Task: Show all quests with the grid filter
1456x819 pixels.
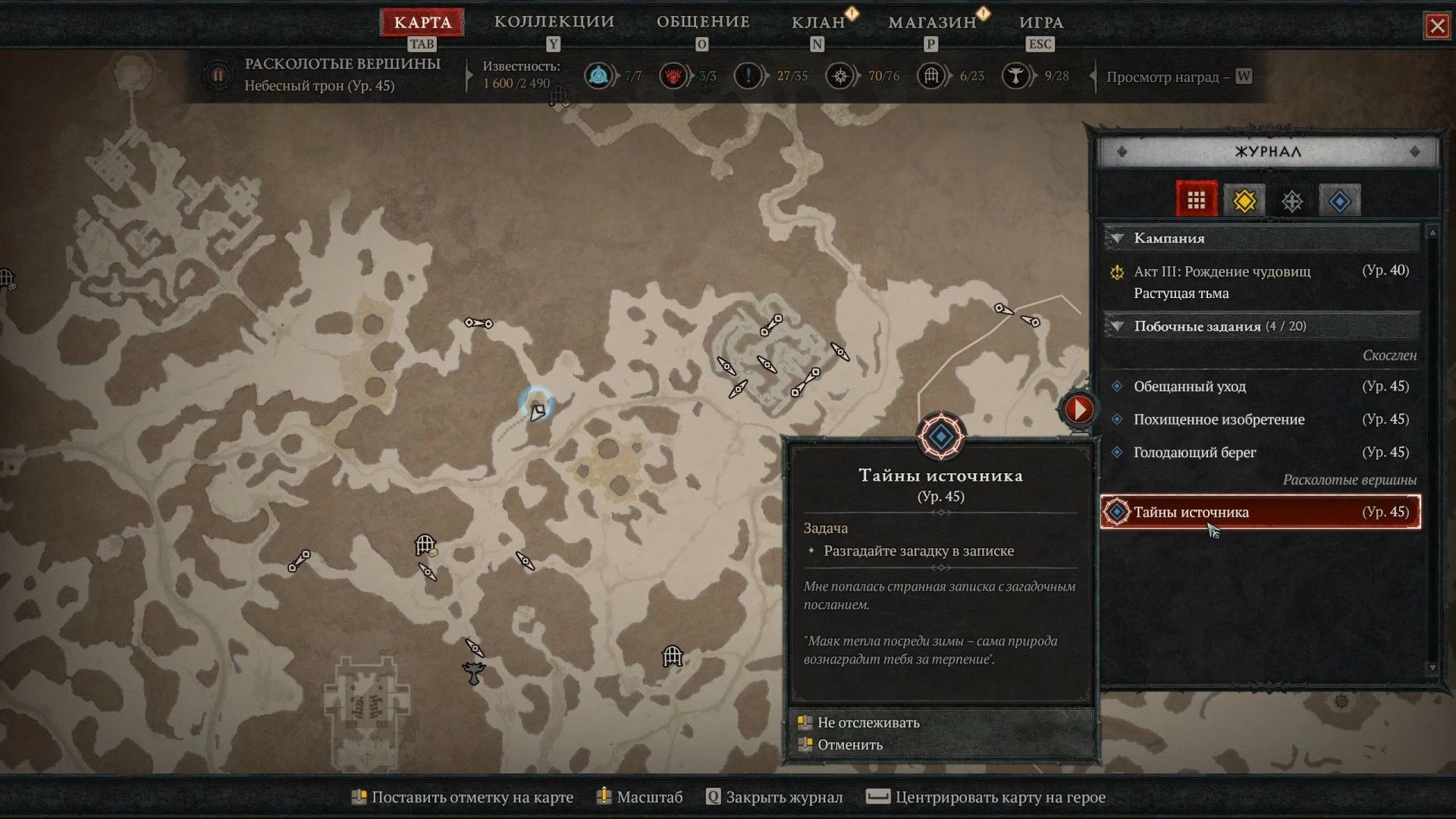Action: pos(1197,200)
